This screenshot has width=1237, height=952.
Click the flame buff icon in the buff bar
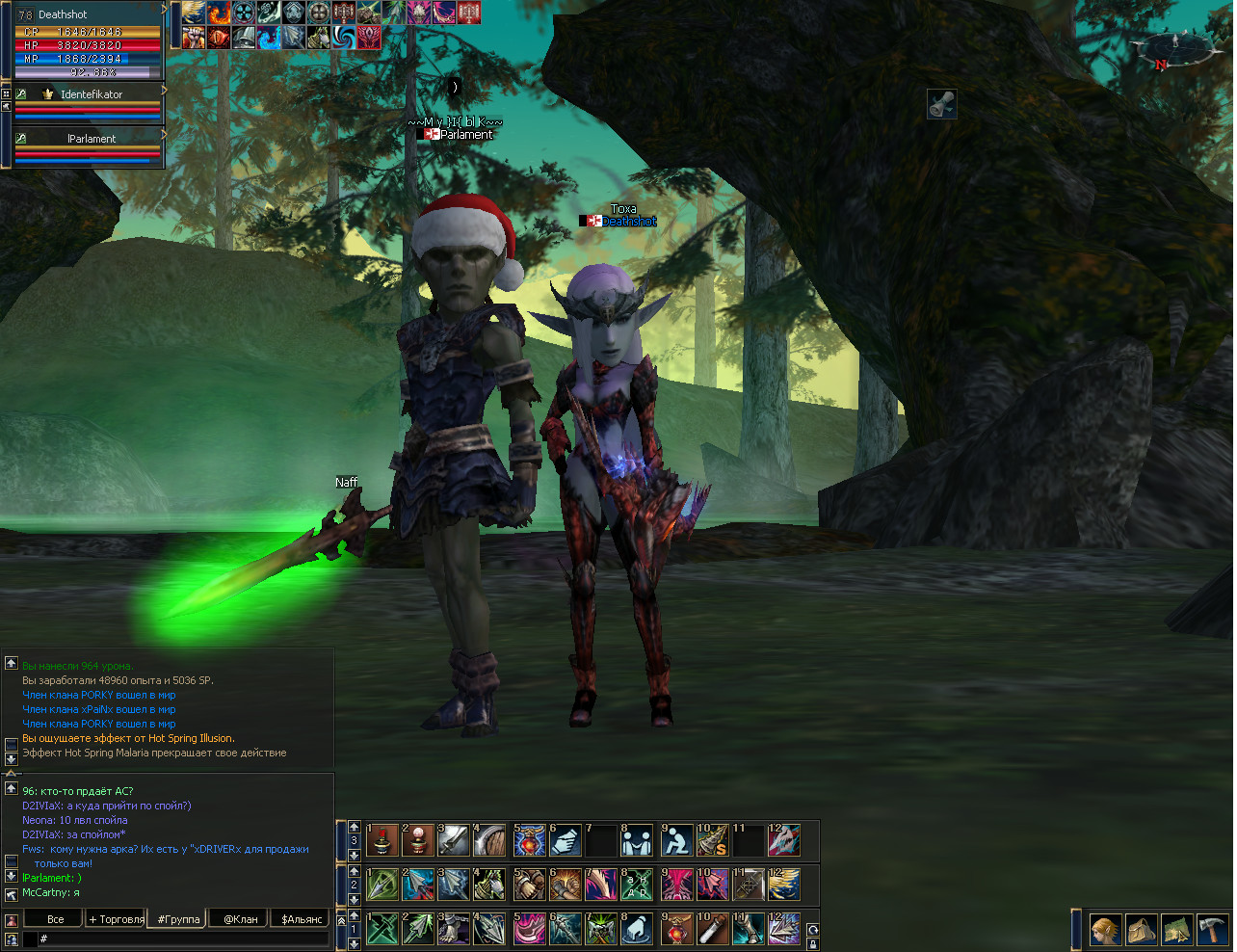(219, 13)
